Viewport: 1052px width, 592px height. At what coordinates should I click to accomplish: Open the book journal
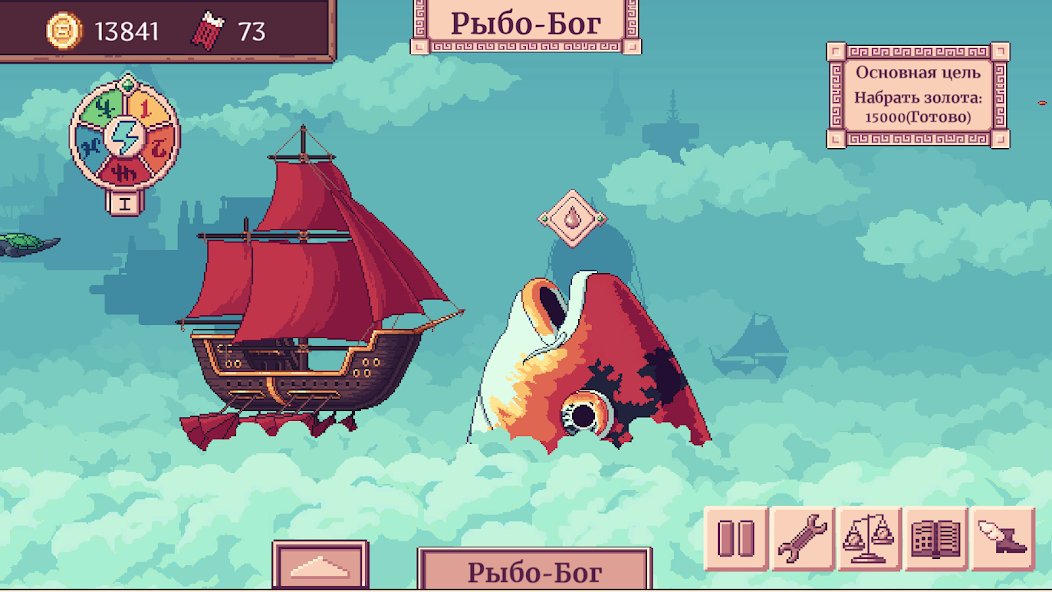(x=936, y=539)
